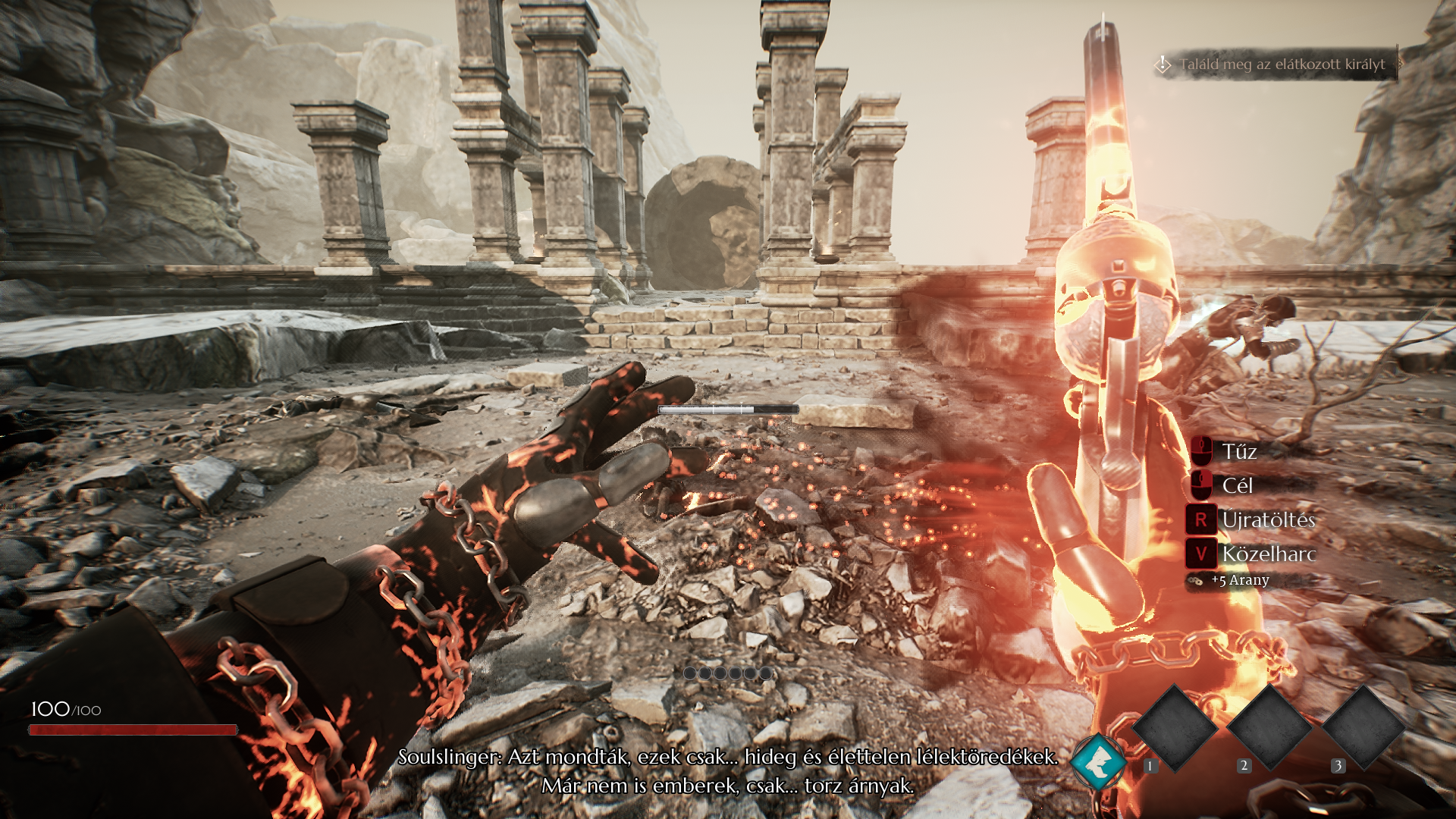Activate the teal diamond ability icon
1456x819 pixels.
point(1098,761)
